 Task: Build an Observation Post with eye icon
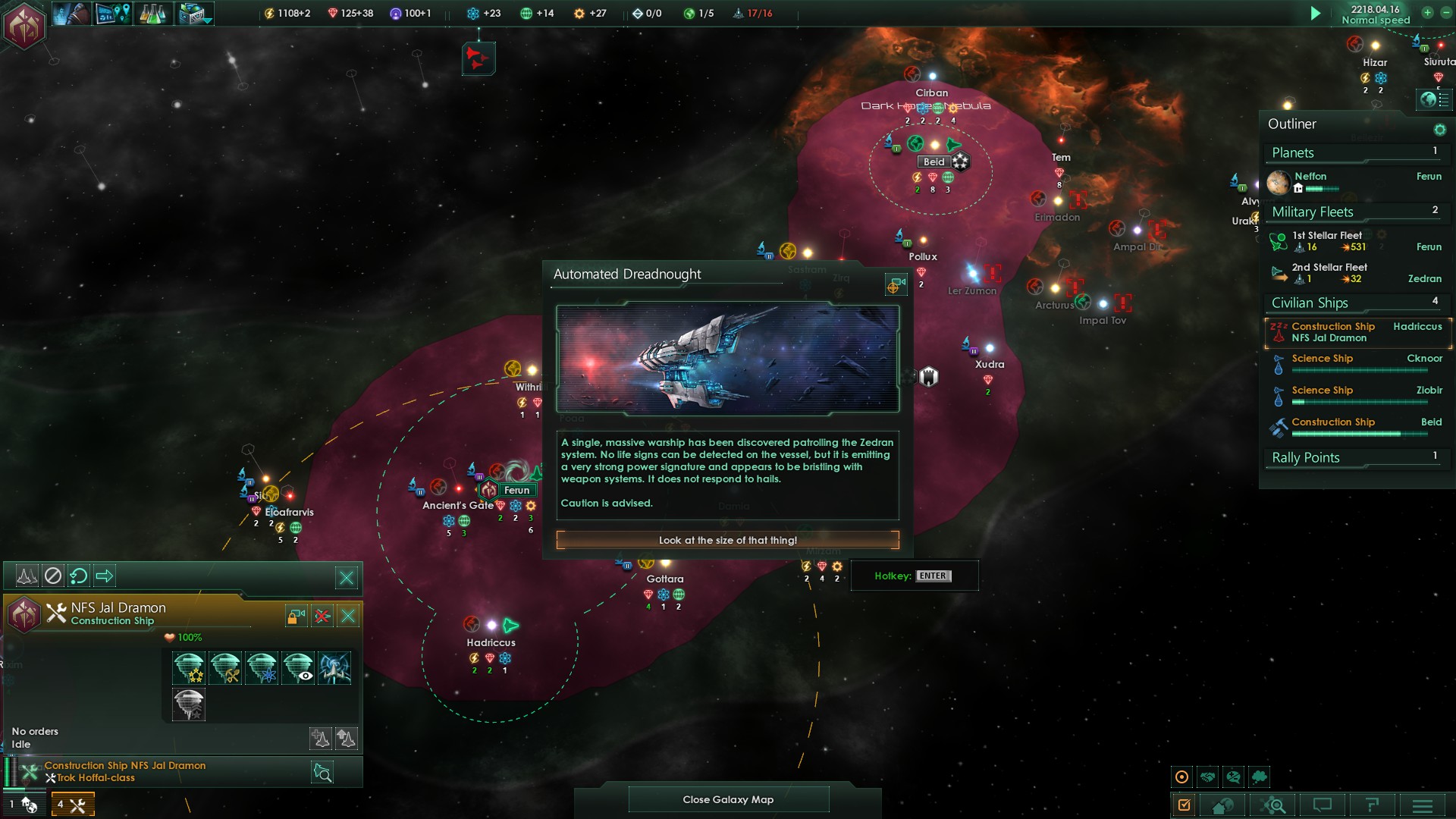click(298, 668)
